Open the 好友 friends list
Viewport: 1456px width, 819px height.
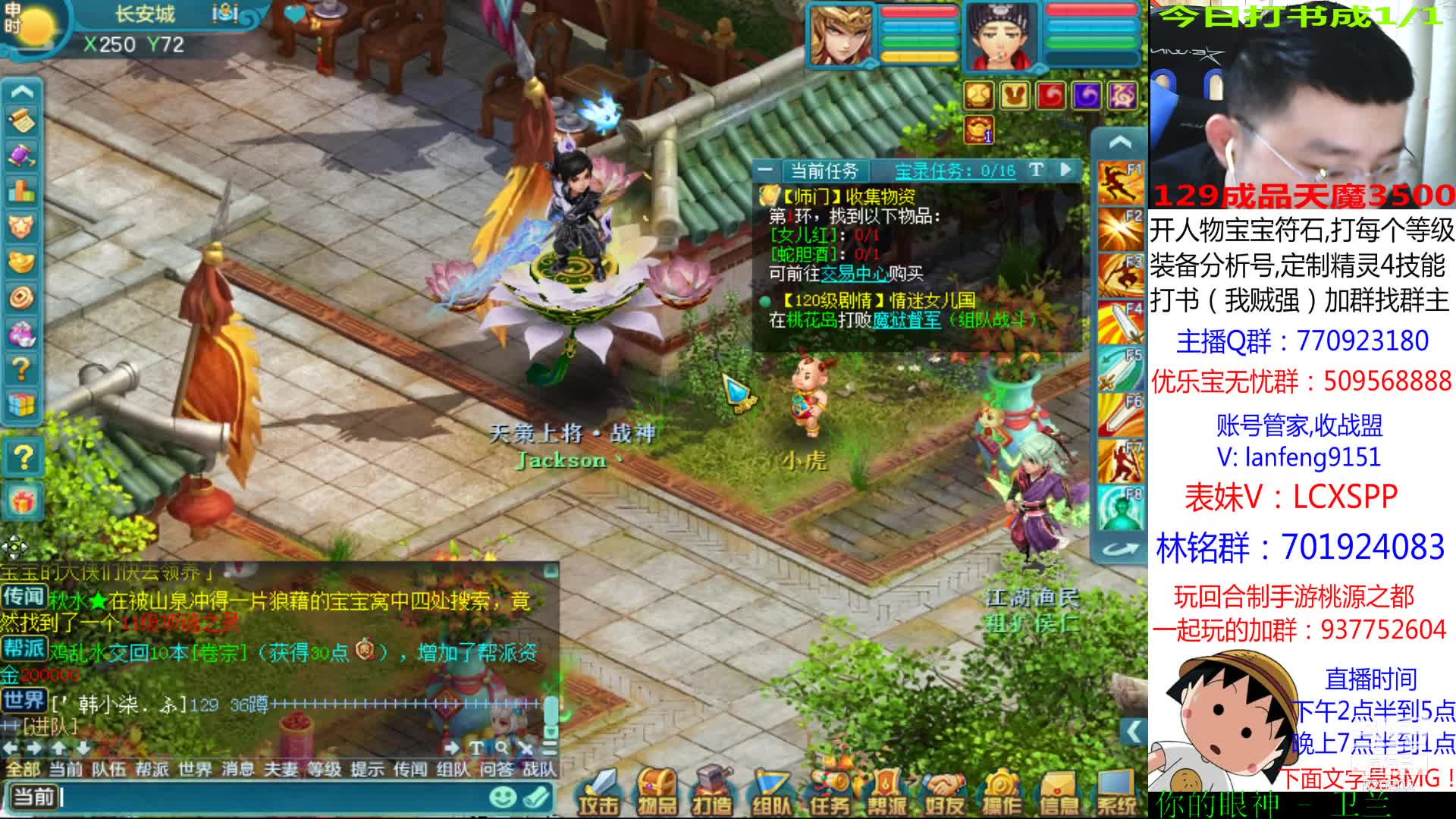click(944, 792)
